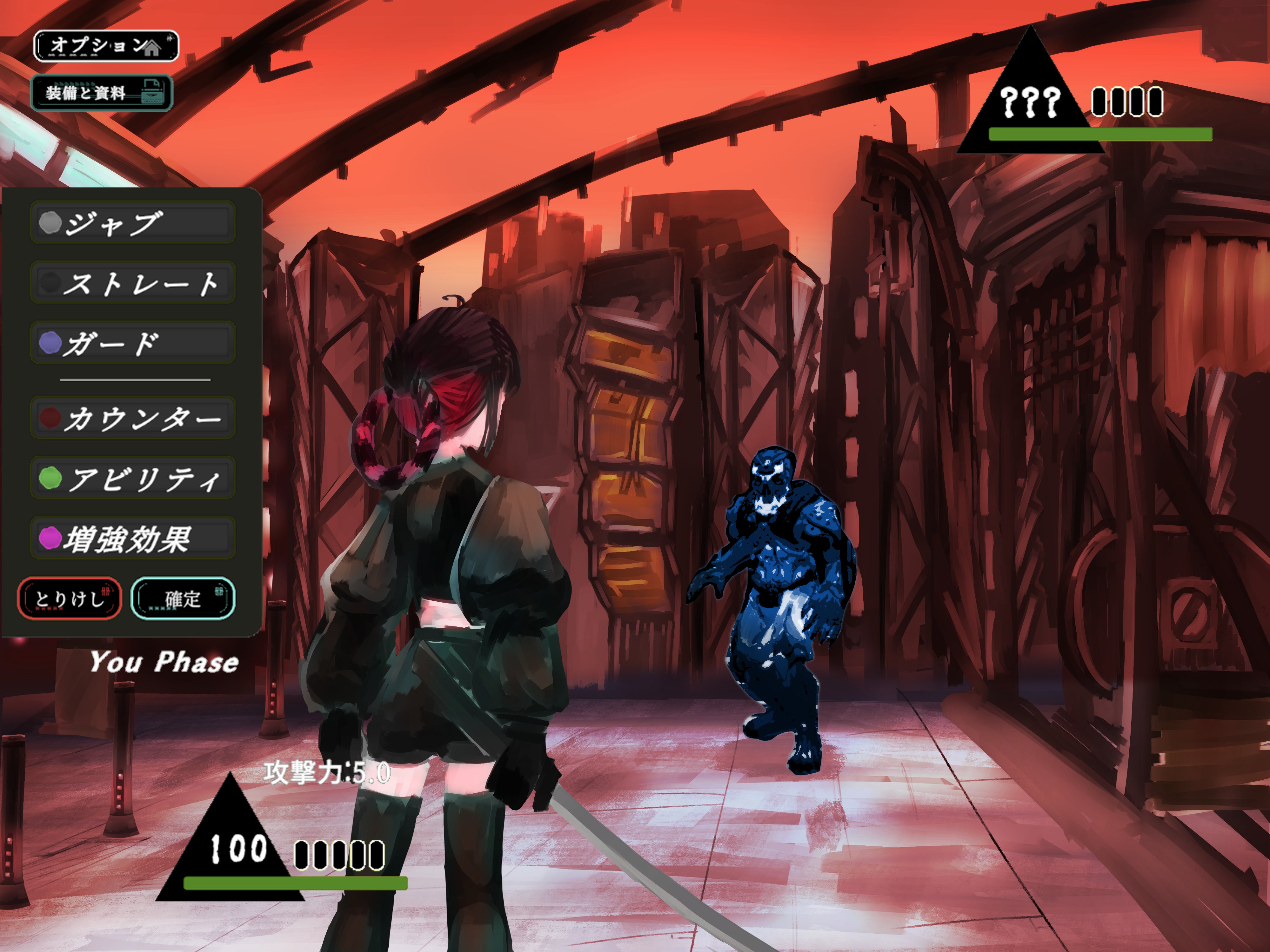Cancel with the とりけし button

coord(70,598)
